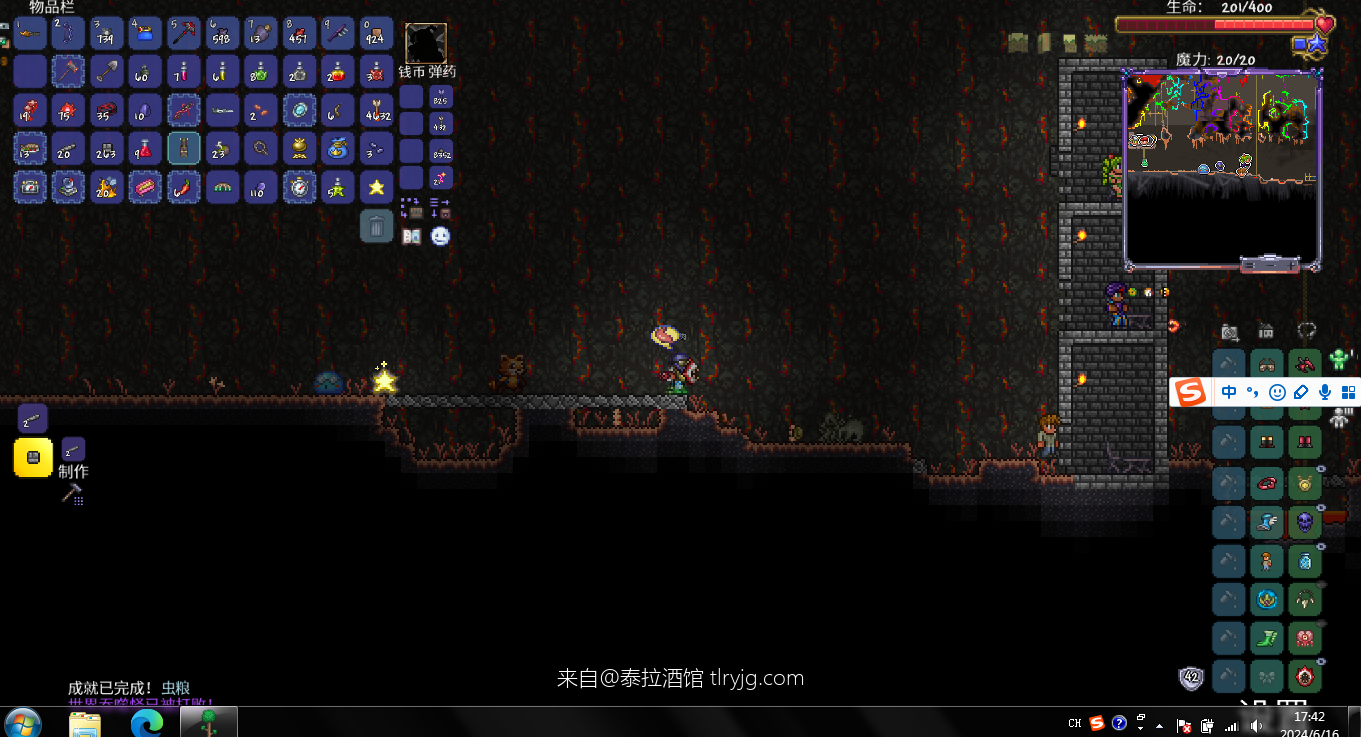Select the pickaxe in hotbar slot 5
1361x737 pixels.
coord(184,33)
